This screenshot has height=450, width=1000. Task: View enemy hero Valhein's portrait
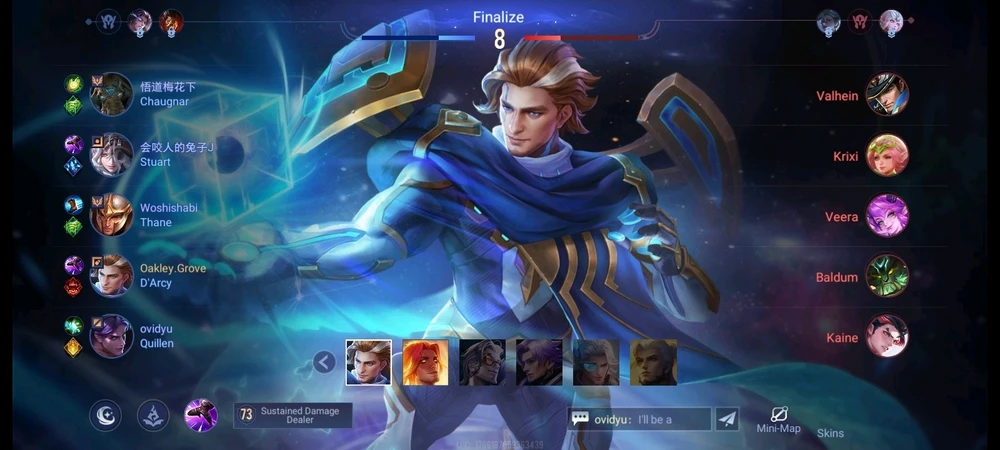887,95
